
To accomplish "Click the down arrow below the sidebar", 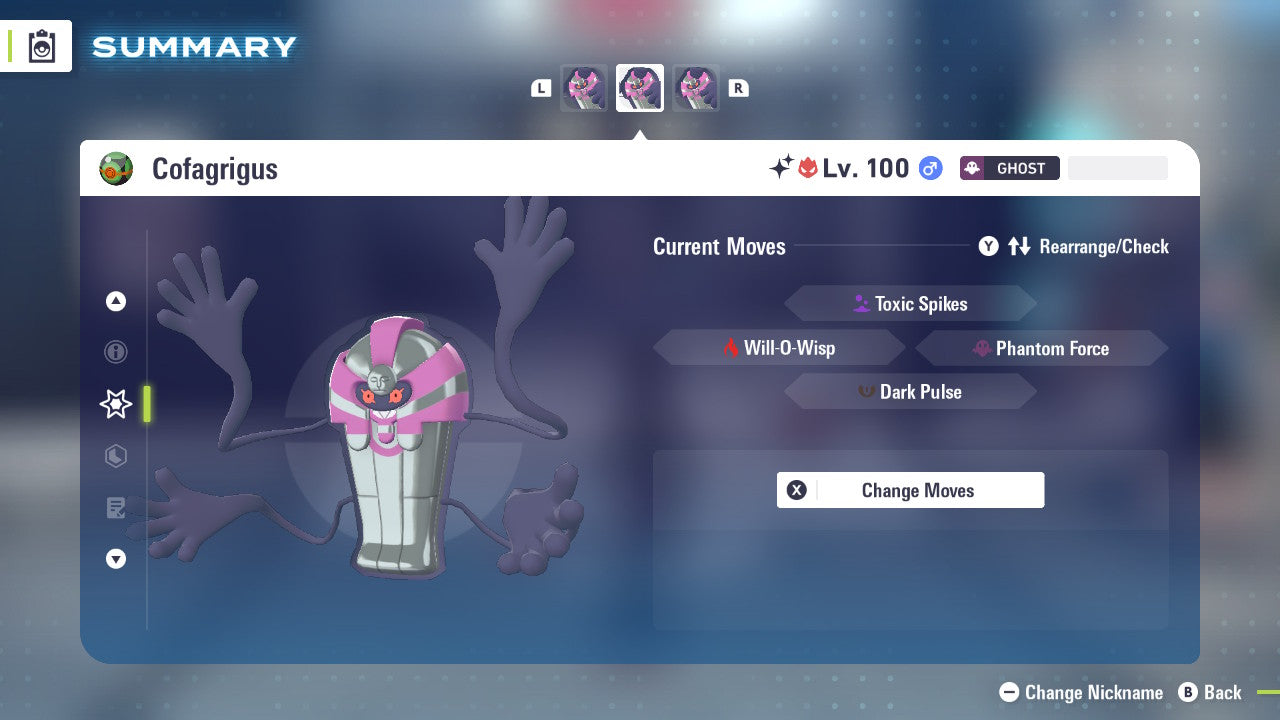I will (116, 559).
